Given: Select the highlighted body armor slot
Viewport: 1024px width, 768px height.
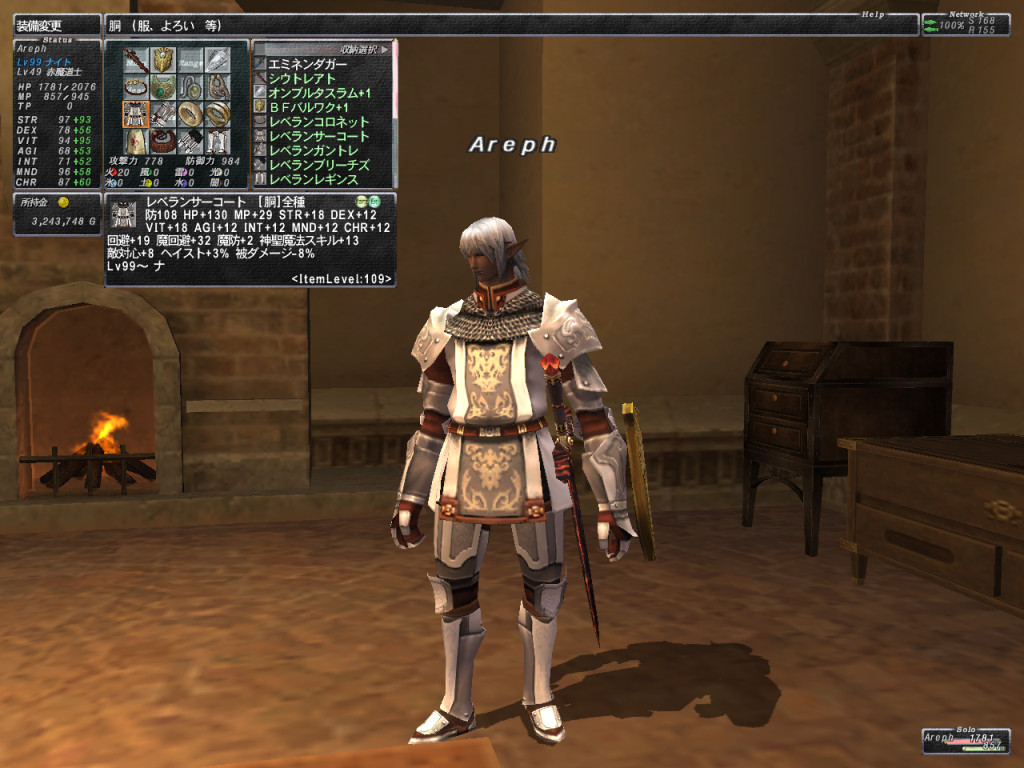Looking at the screenshot, I should (135, 114).
